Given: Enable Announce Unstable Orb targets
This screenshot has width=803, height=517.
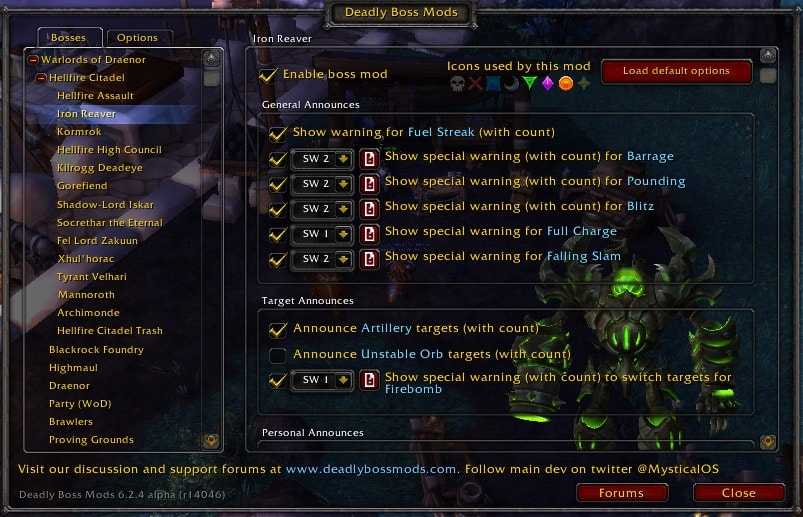Looking at the screenshot, I should [x=277, y=355].
